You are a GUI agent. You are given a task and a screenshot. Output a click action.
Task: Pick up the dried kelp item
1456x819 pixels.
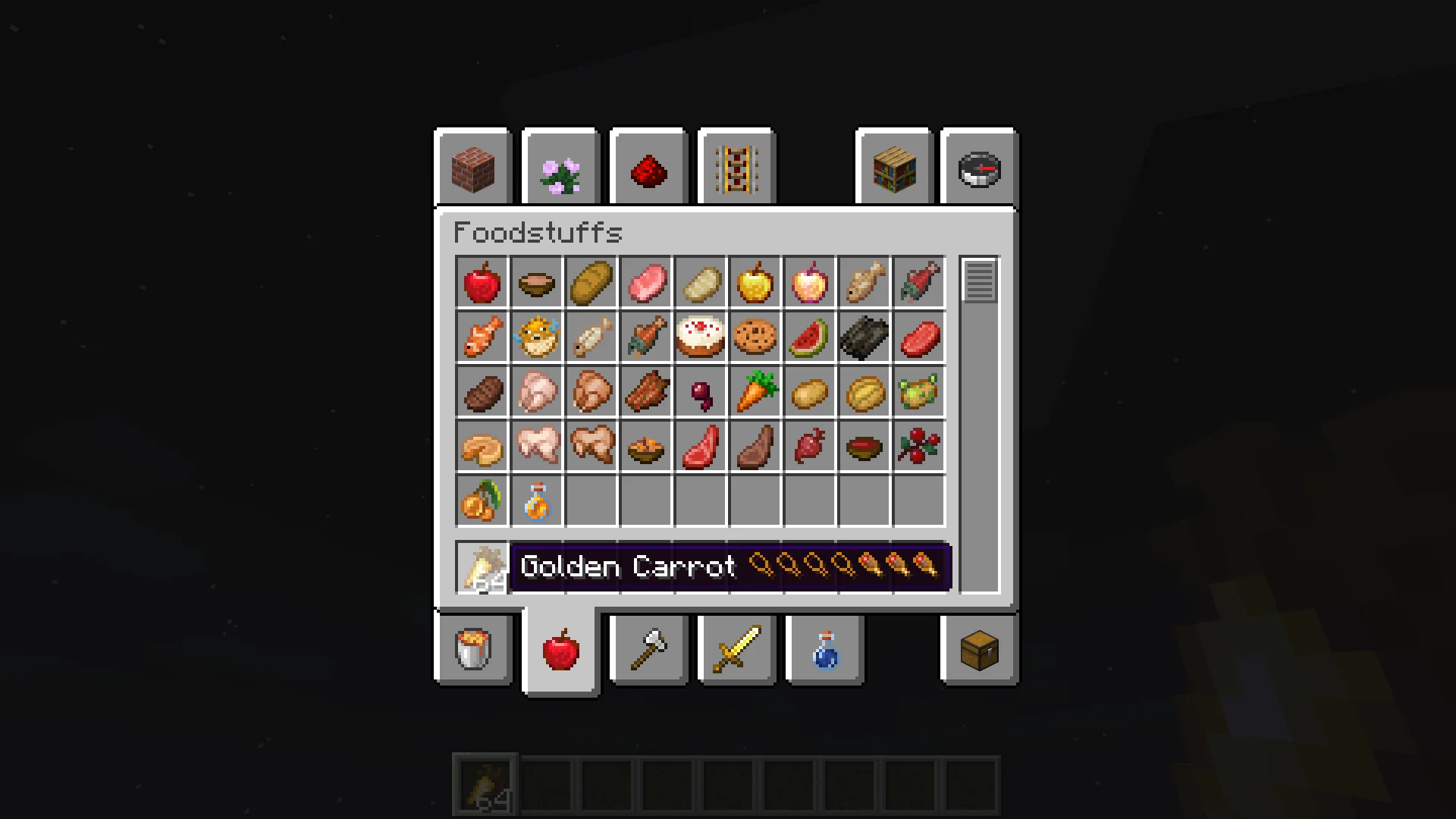[864, 337]
